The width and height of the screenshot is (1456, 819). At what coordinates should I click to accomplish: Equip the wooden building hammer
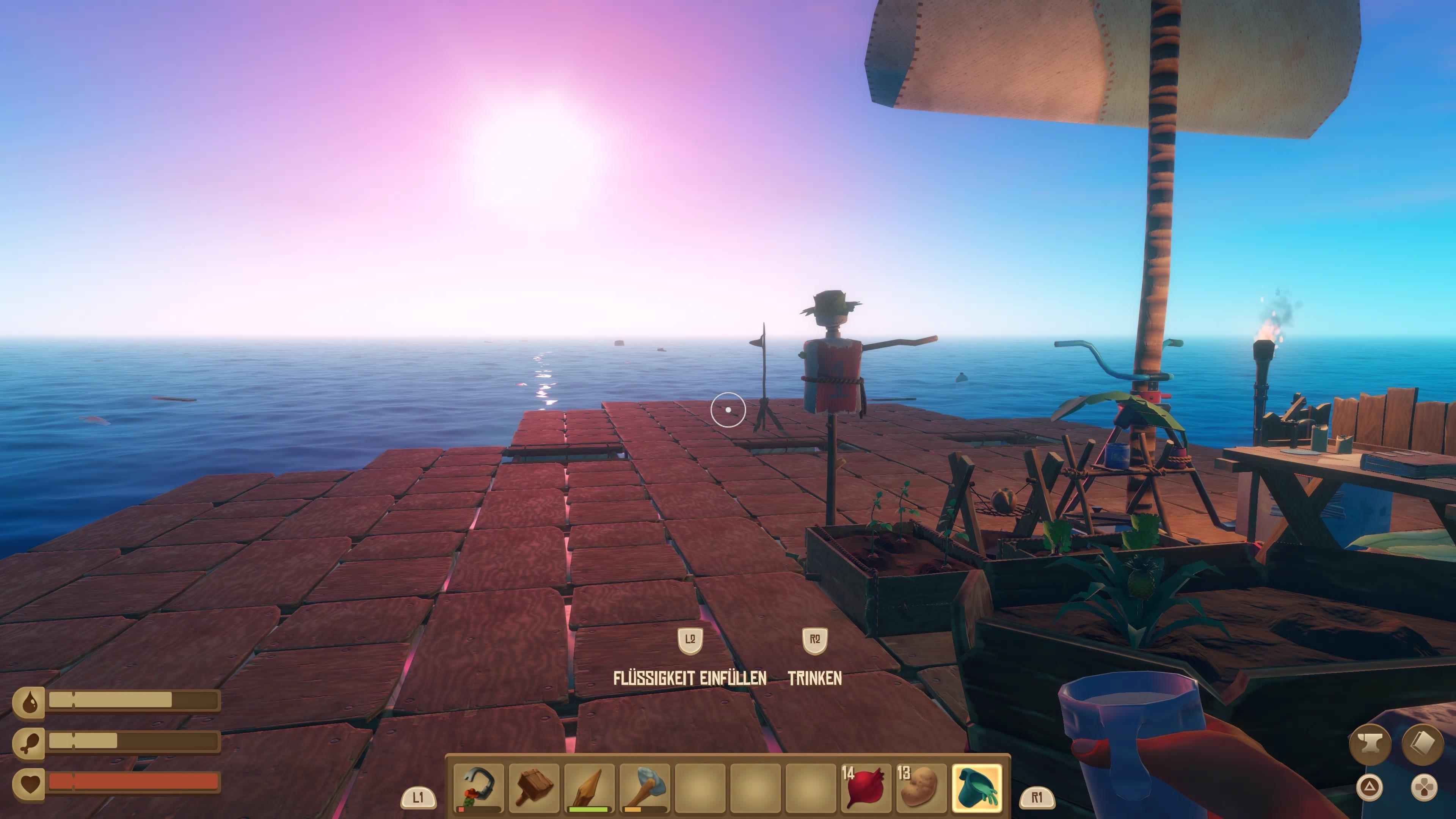pos(533,788)
